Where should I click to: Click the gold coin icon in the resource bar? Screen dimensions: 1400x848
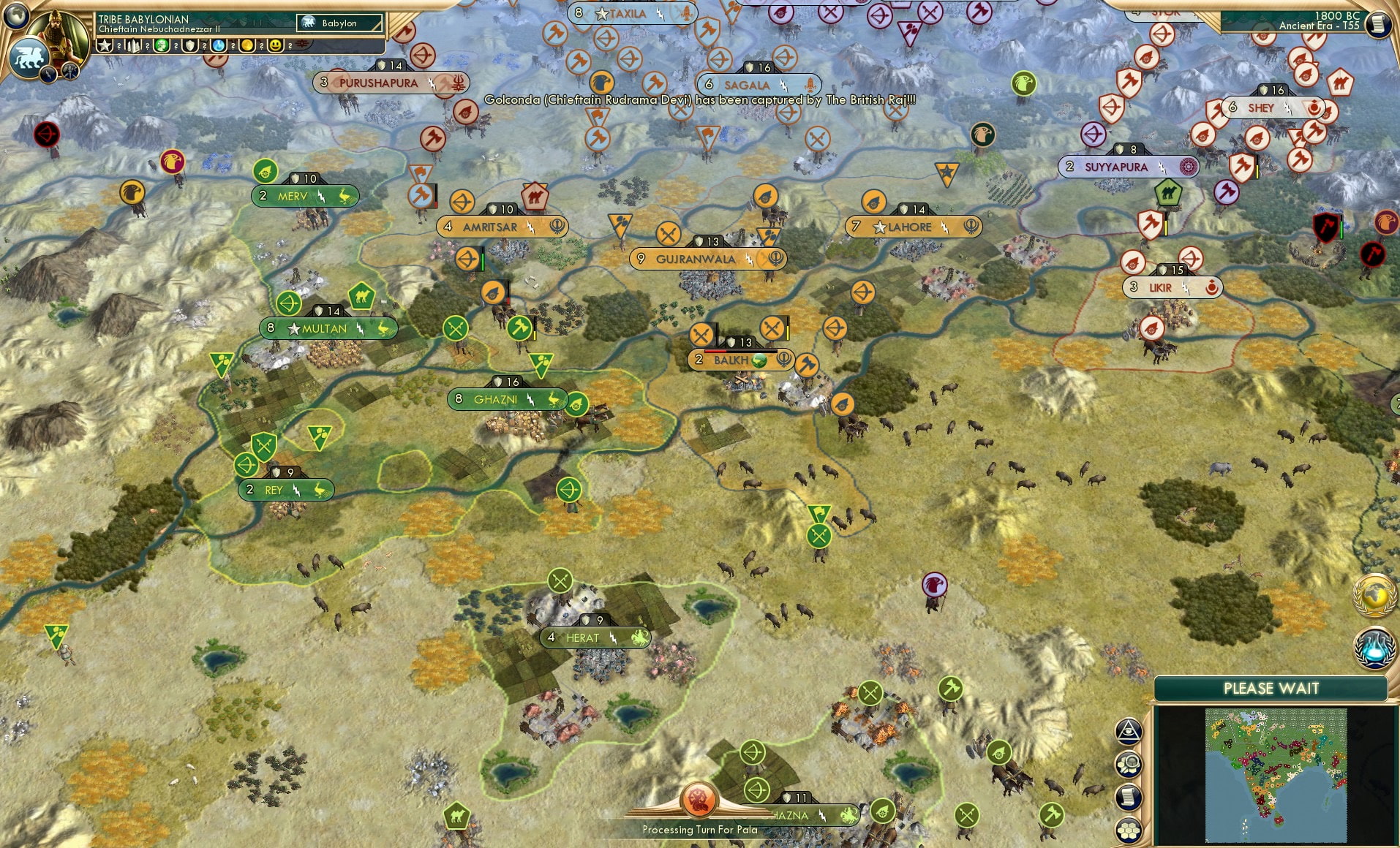(246, 45)
